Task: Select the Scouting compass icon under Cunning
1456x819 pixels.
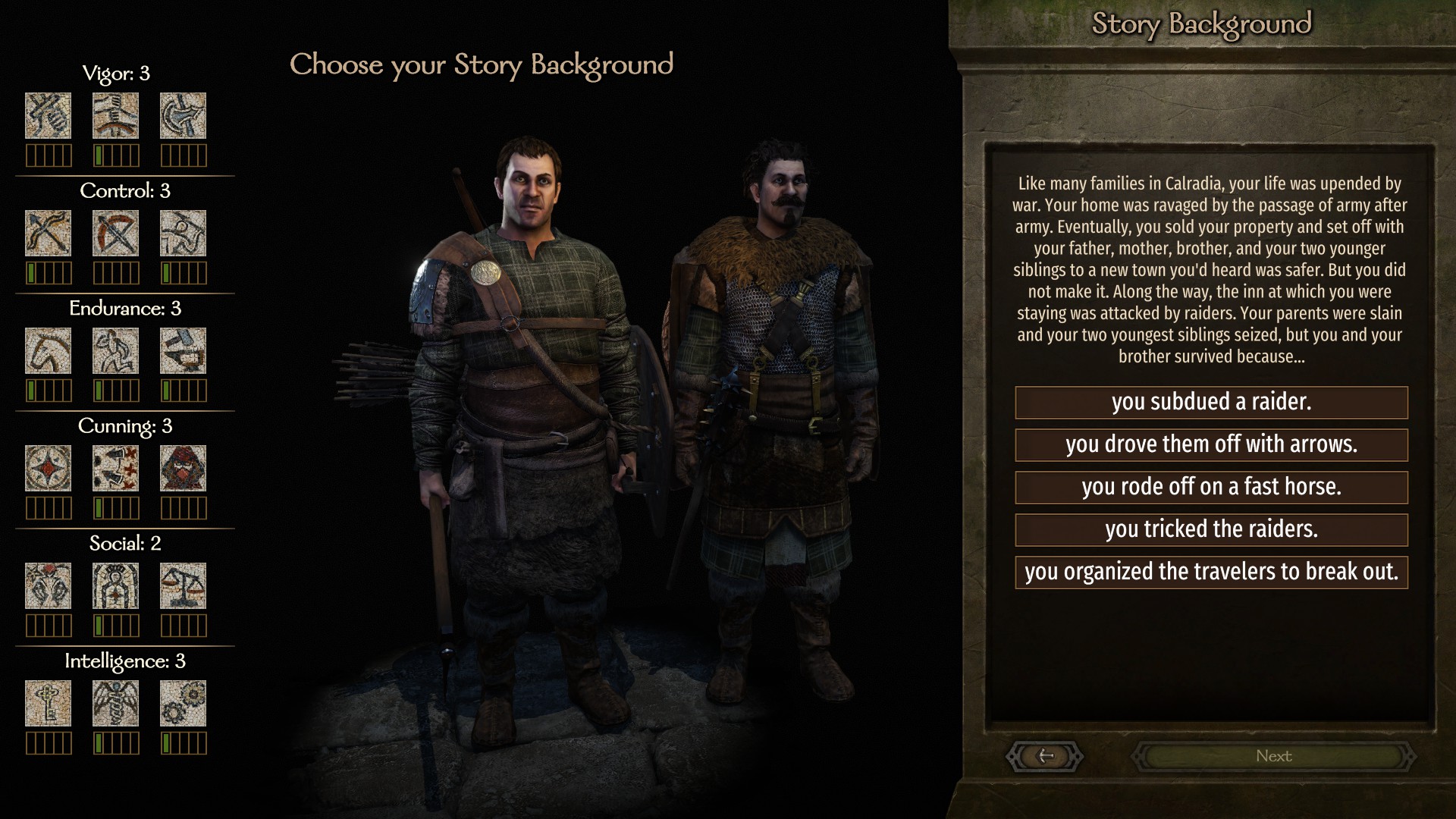Action: [48, 468]
